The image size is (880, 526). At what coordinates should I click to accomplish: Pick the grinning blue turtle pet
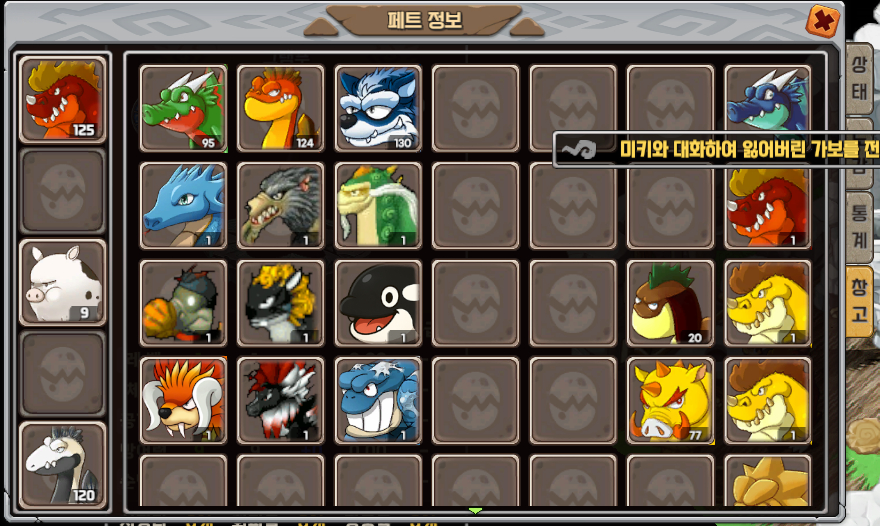[x=377, y=400]
